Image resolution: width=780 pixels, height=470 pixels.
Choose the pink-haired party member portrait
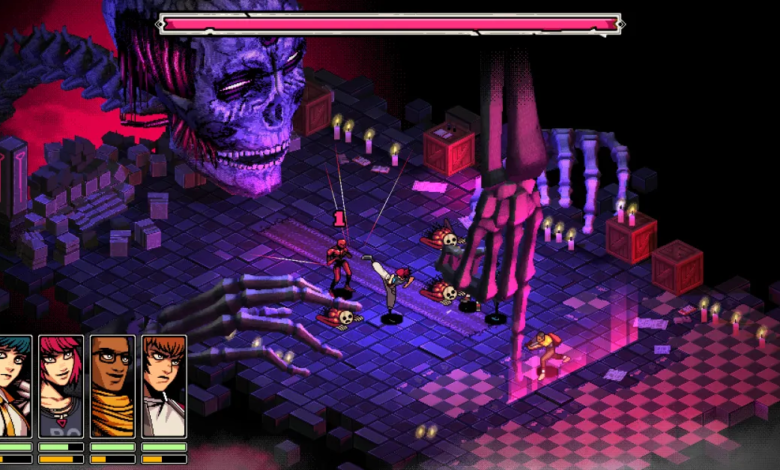[61, 385]
